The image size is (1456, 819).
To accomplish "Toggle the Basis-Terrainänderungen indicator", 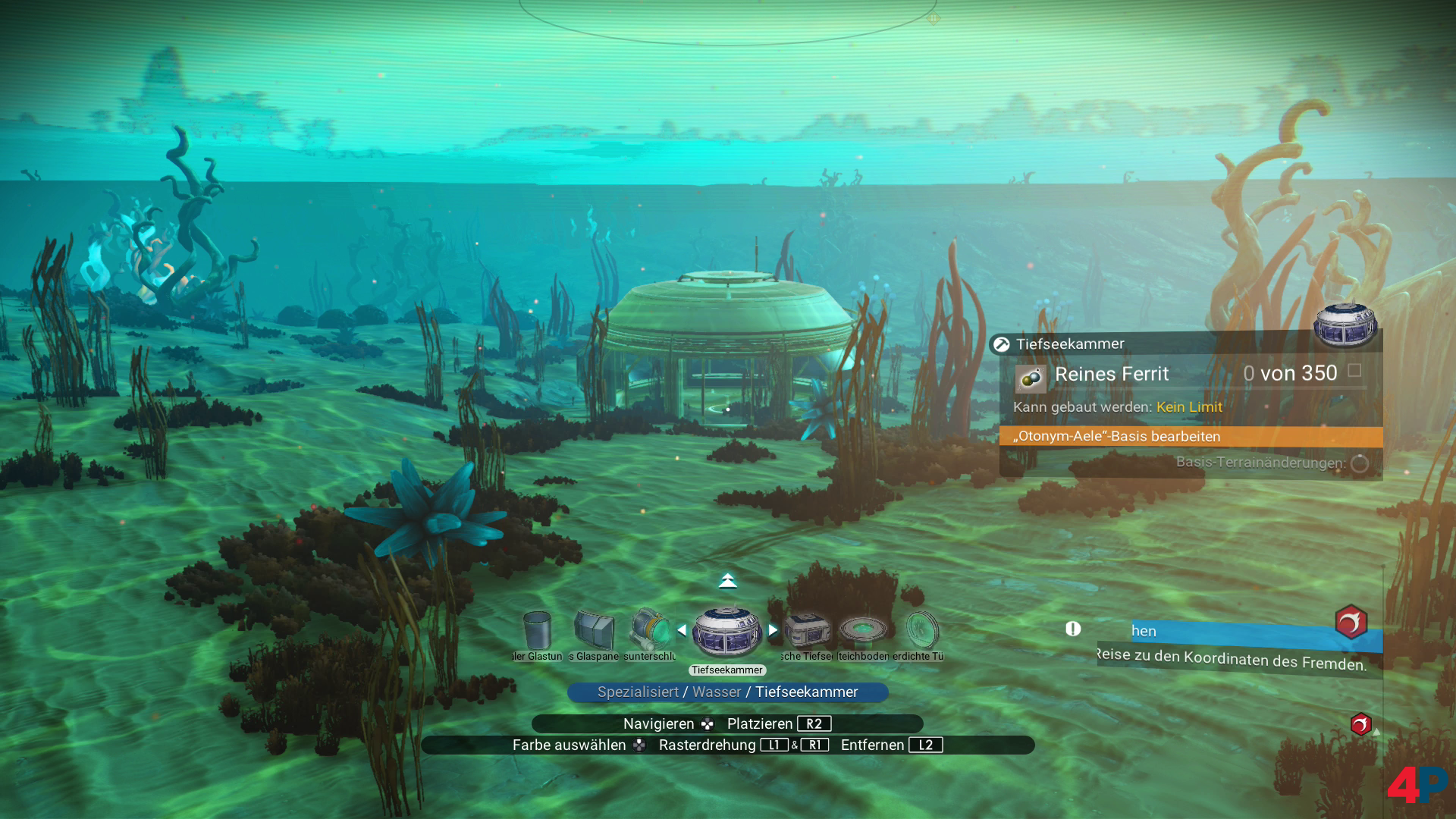I will point(1360,463).
